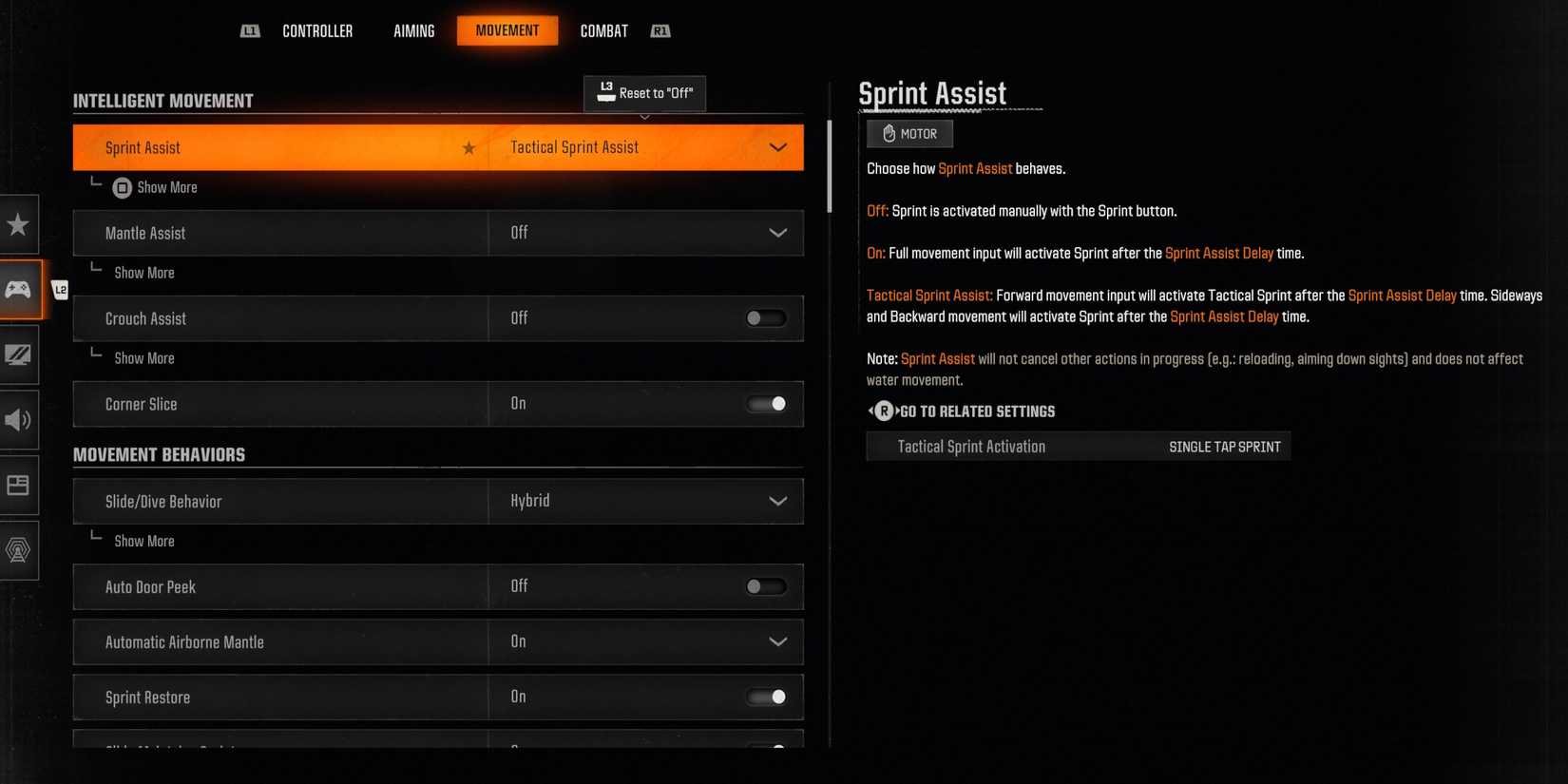Click the L1 shoulder button indicator
The image size is (1568, 784).
250,29
